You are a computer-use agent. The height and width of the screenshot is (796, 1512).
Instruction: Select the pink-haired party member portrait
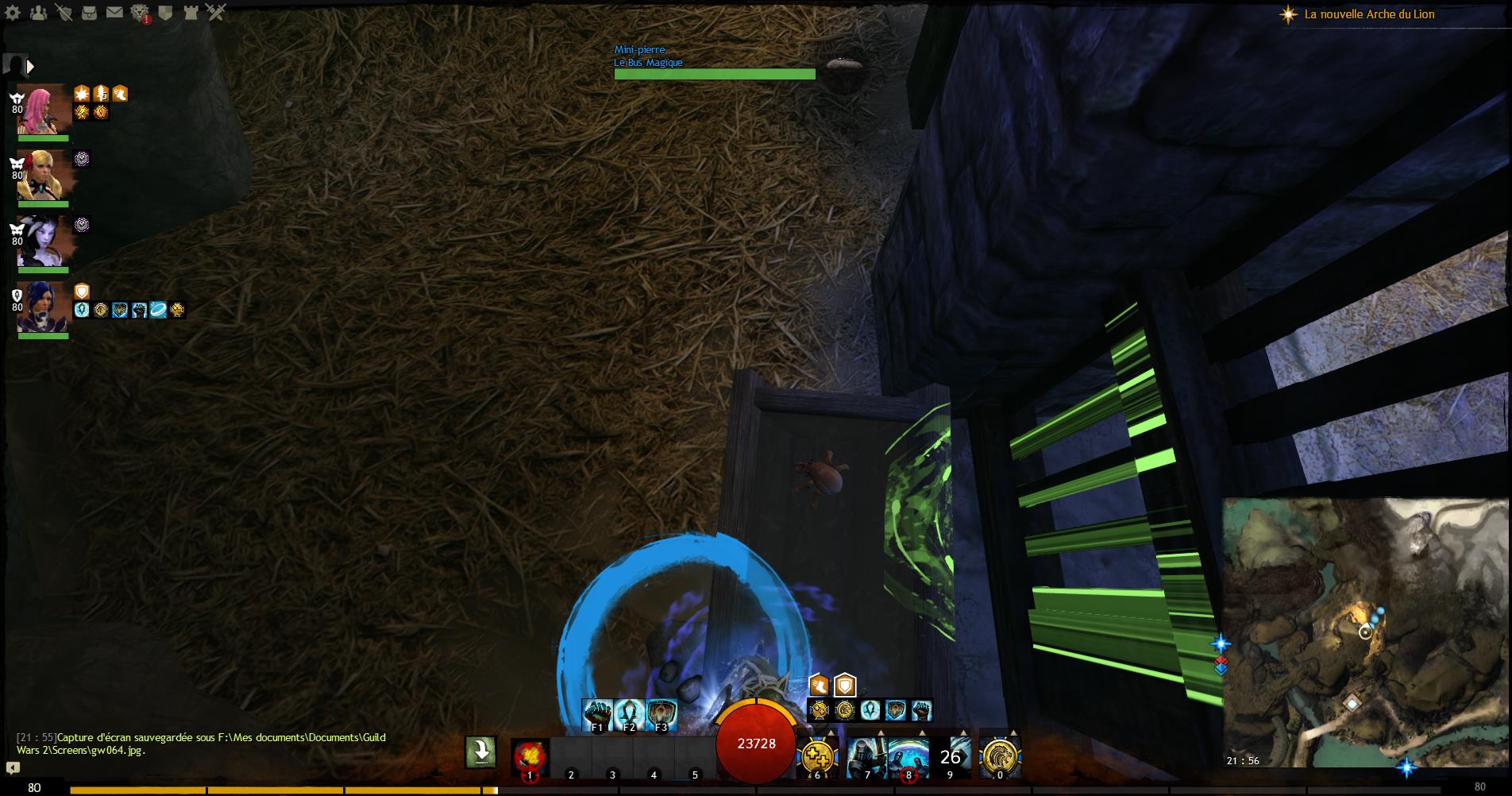click(x=43, y=110)
